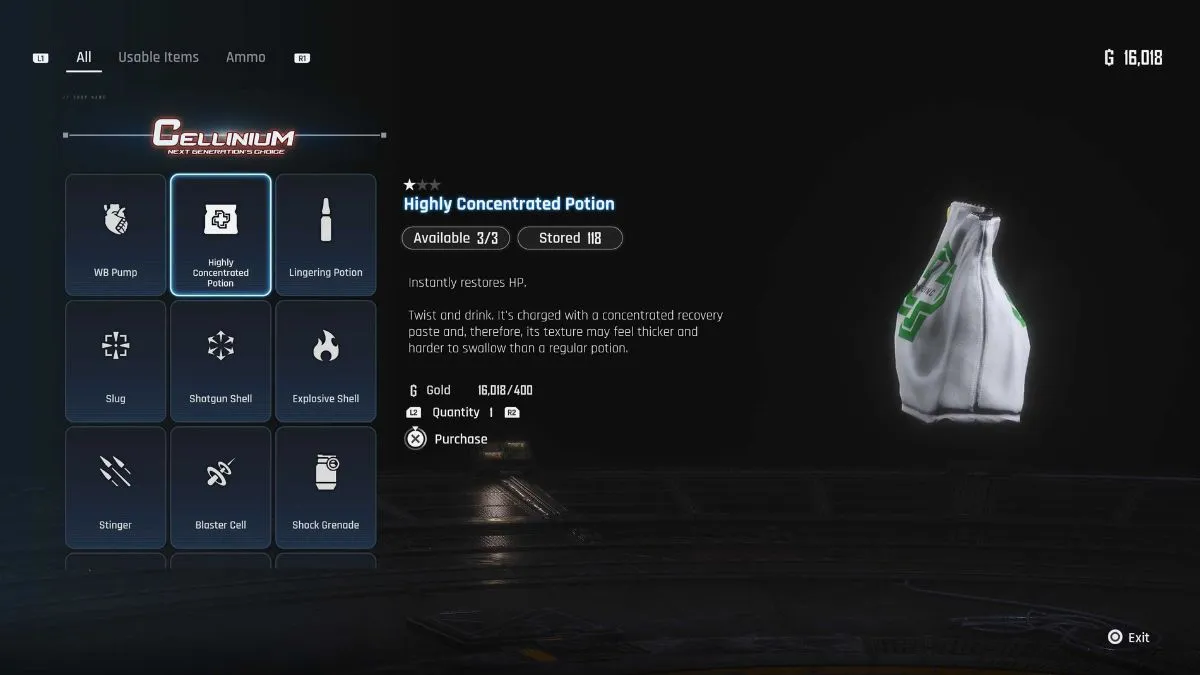Show the Ammo category tab
The width and height of the screenshot is (1200, 675).
tap(245, 58)
